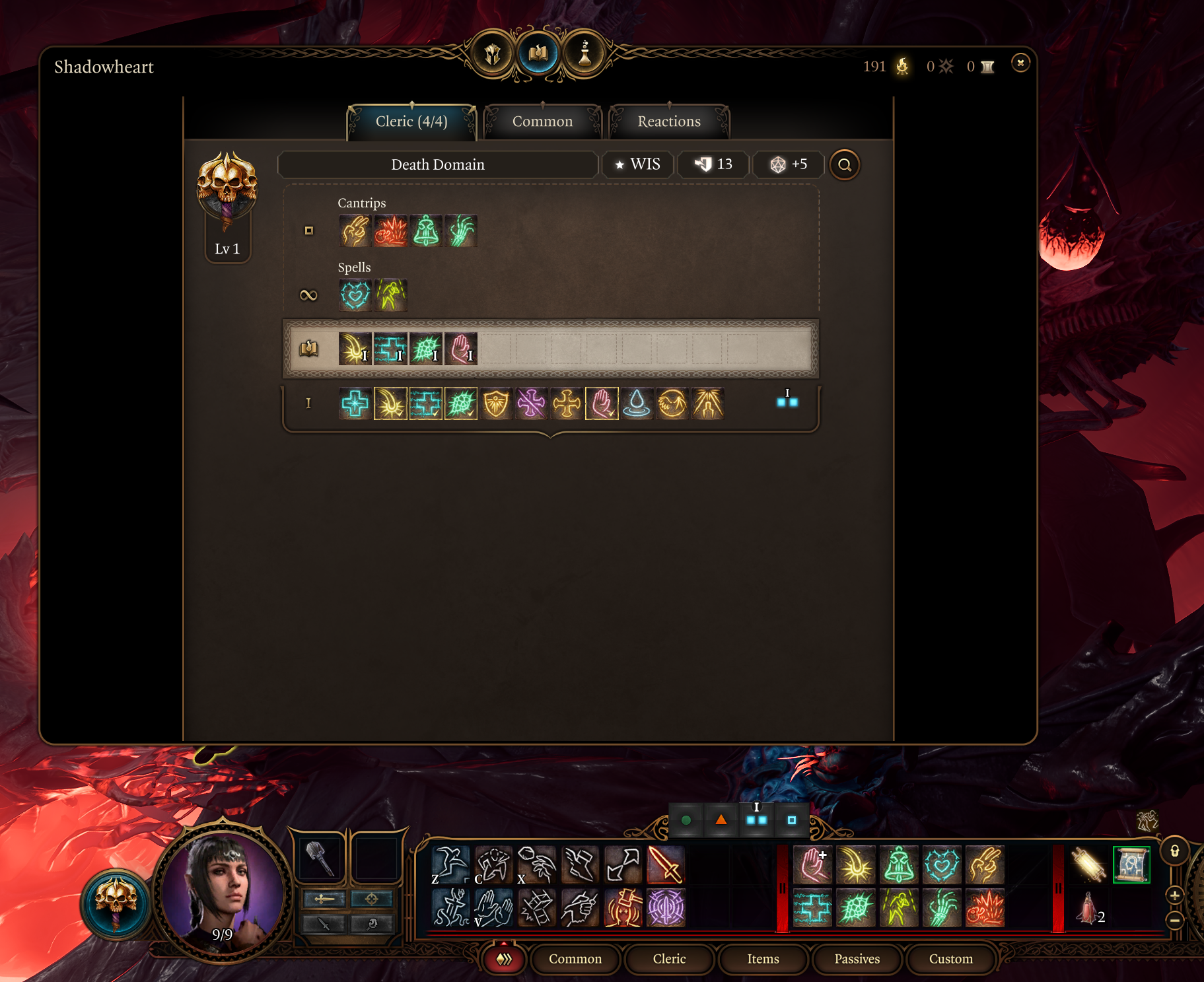This screenshot has width=1204, height=982.
Task: Show the Cleric hotbar filter
Action: (669, 959)
